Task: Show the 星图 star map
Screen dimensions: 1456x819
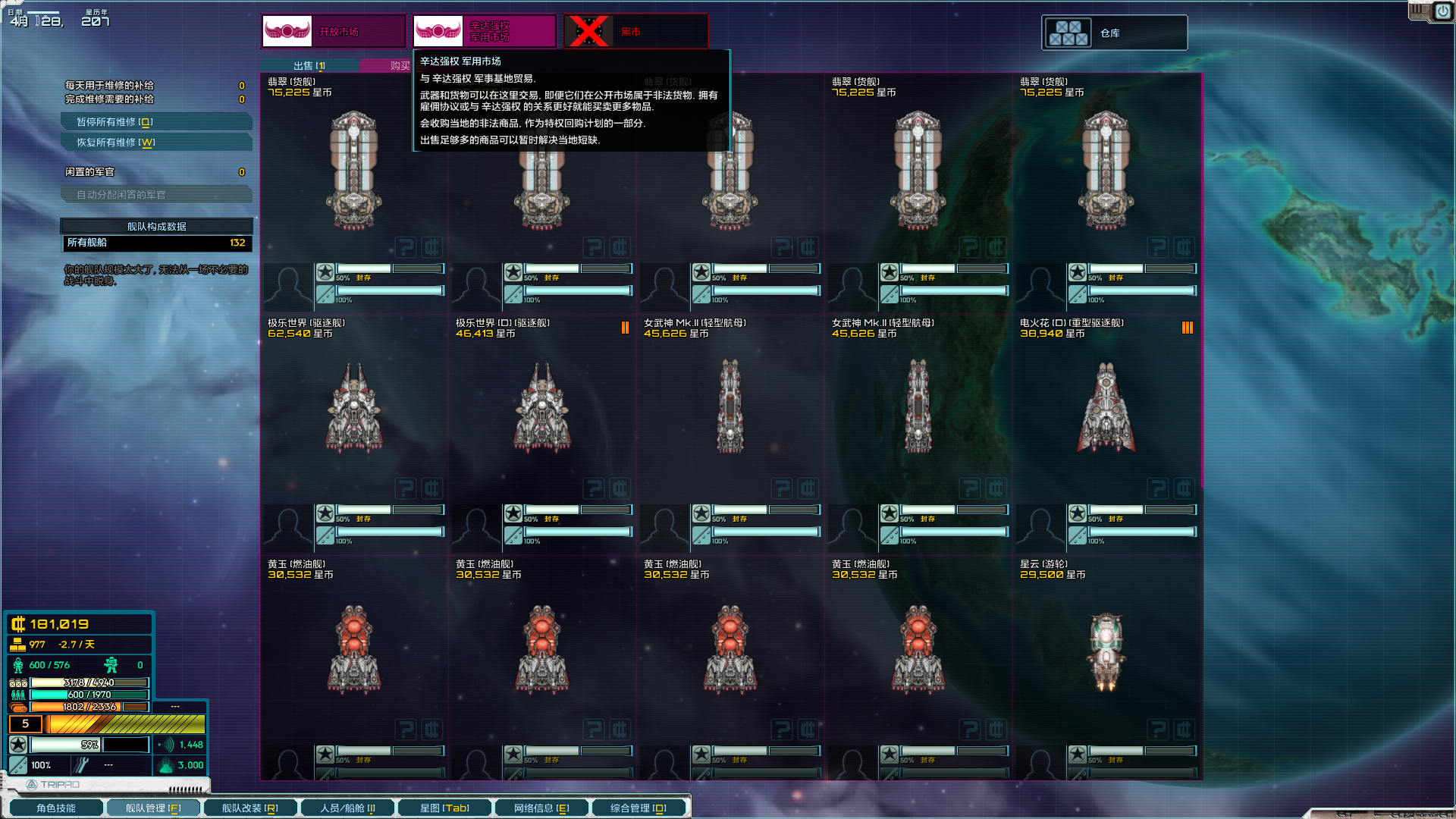Action: (x=444, y=808)
